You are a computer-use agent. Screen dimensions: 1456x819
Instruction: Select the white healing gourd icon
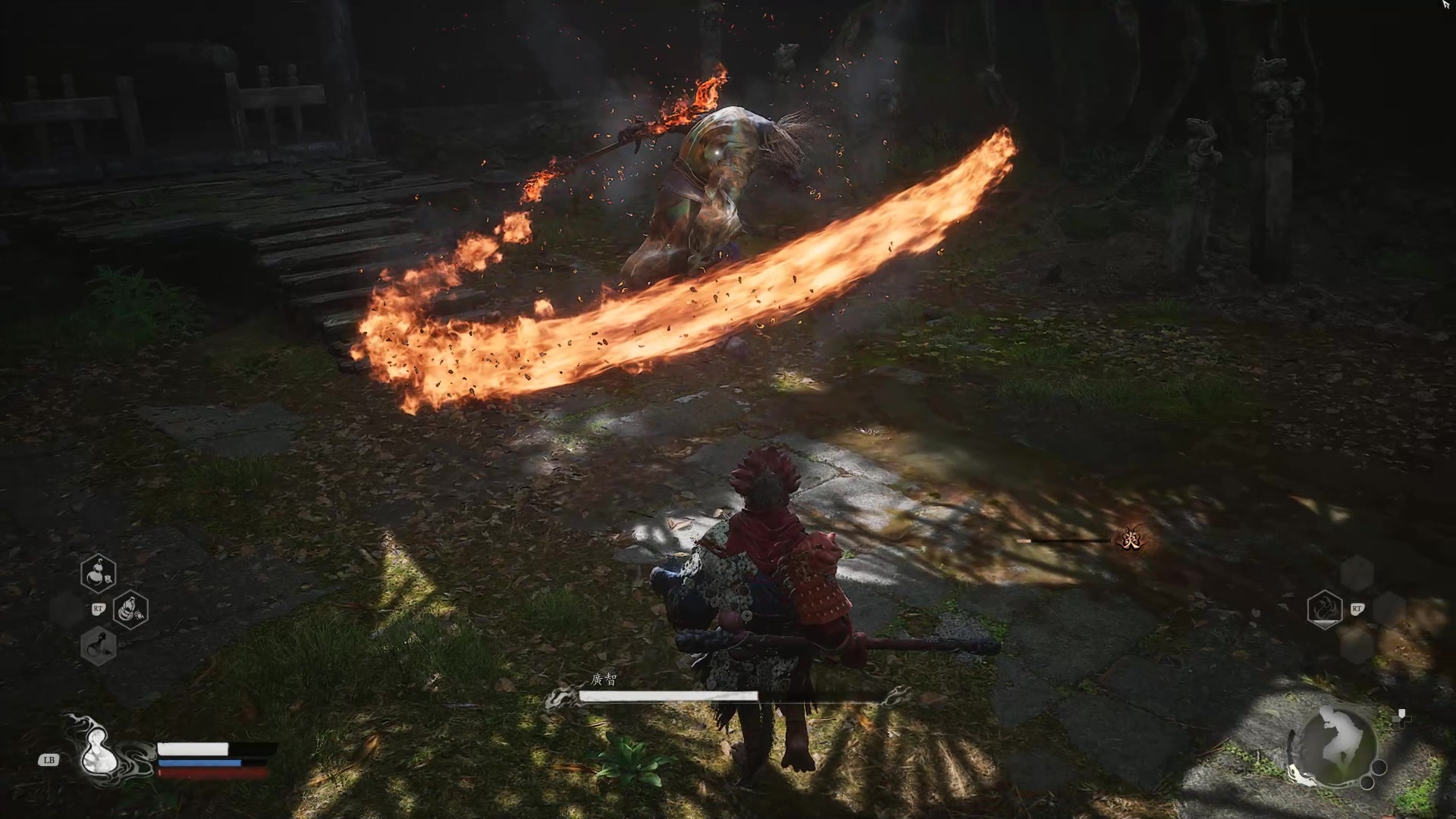pos(98,751)
